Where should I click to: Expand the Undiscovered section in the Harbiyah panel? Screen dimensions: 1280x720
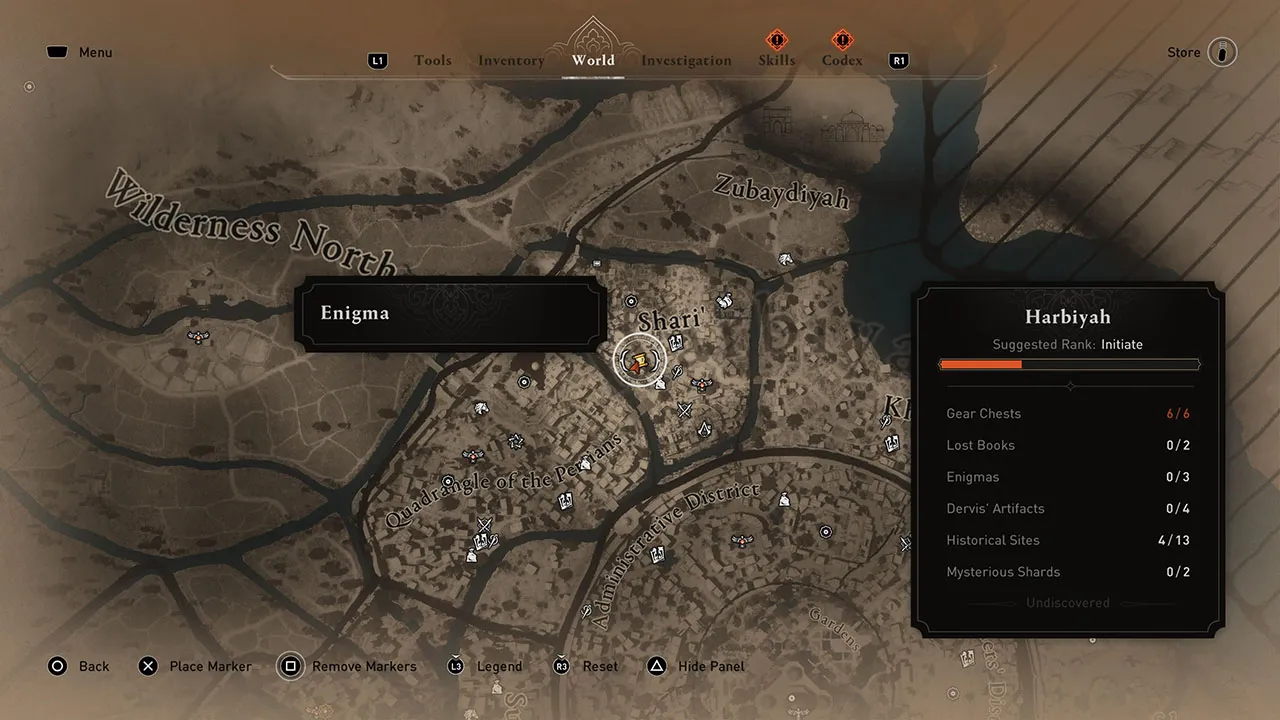[x=1068, y=602]
